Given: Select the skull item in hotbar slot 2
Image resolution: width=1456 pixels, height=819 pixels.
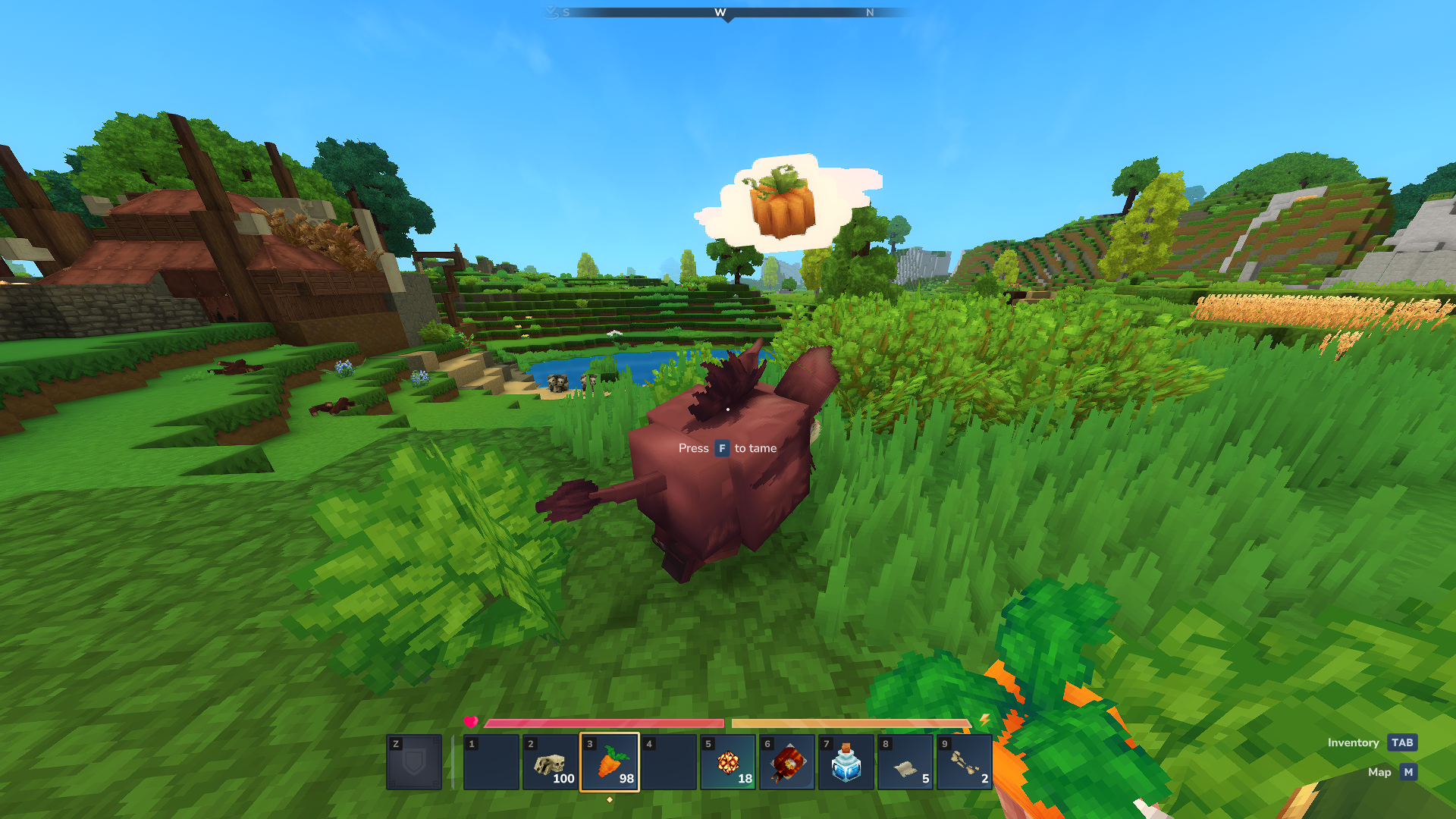Looking at the screenshot, I should point(551,761).
